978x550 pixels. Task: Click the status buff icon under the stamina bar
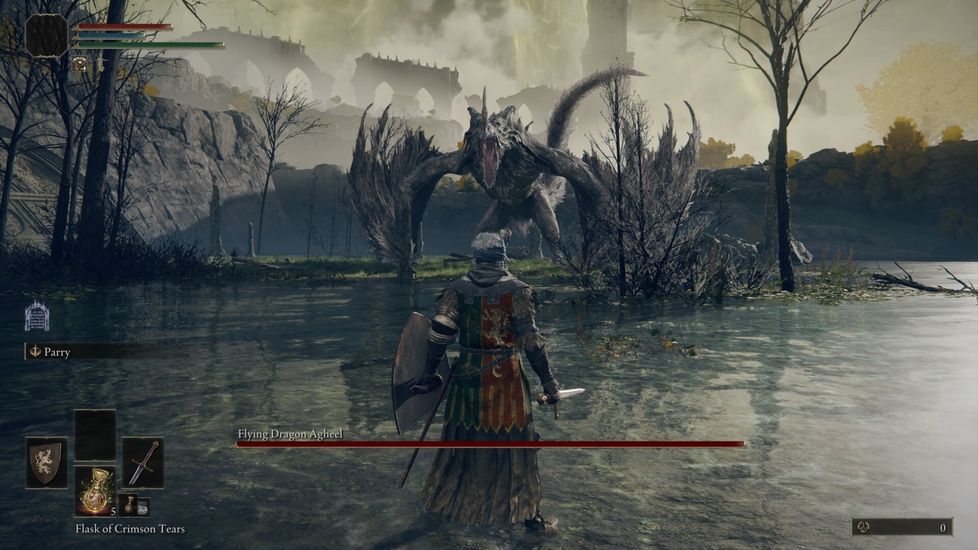(x=79, y=64)
